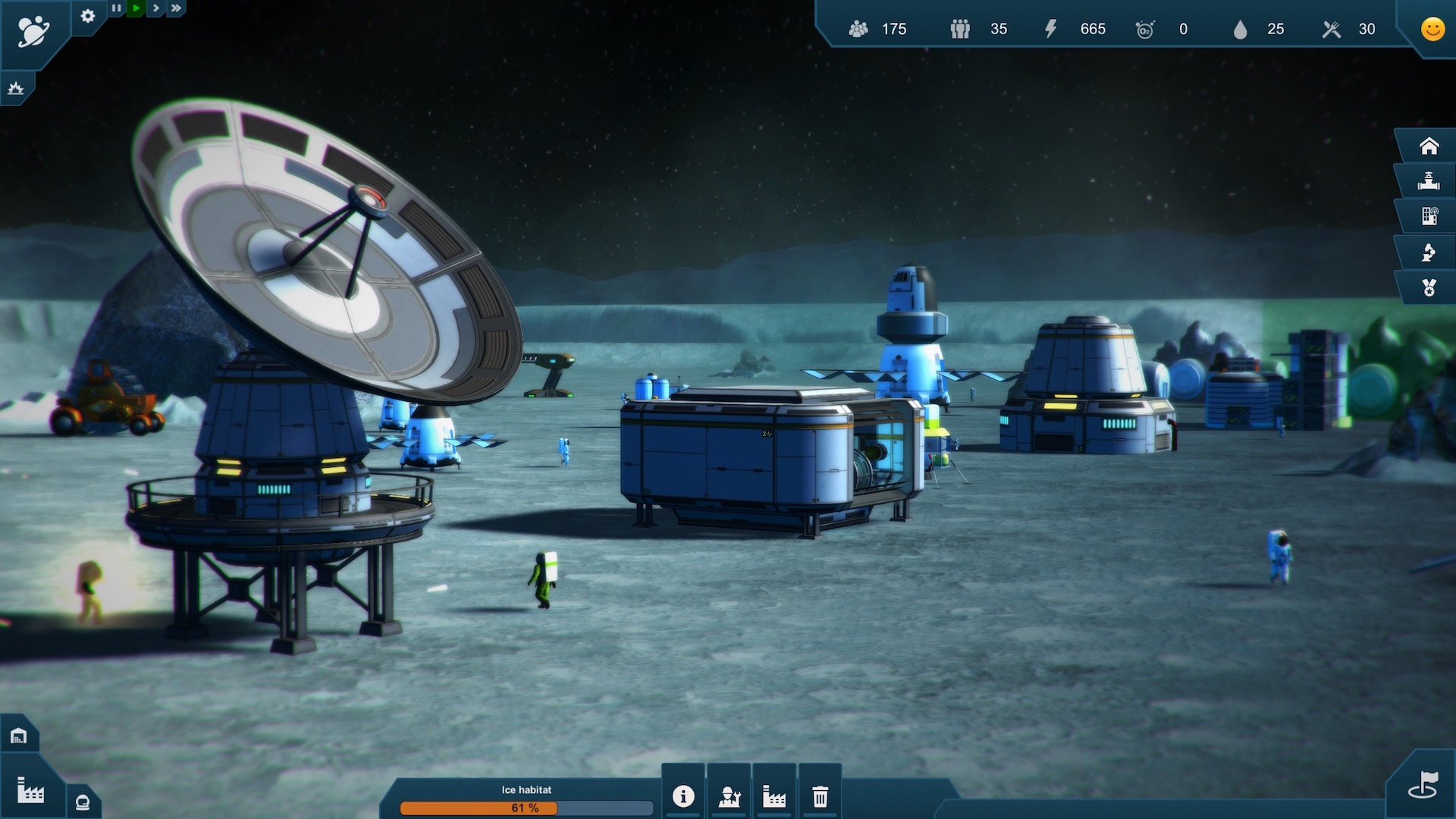The width and height of the screenshot is (1456, 819).
Task: Open the home build menu on the right sidebar
Action: [1429, 146]
